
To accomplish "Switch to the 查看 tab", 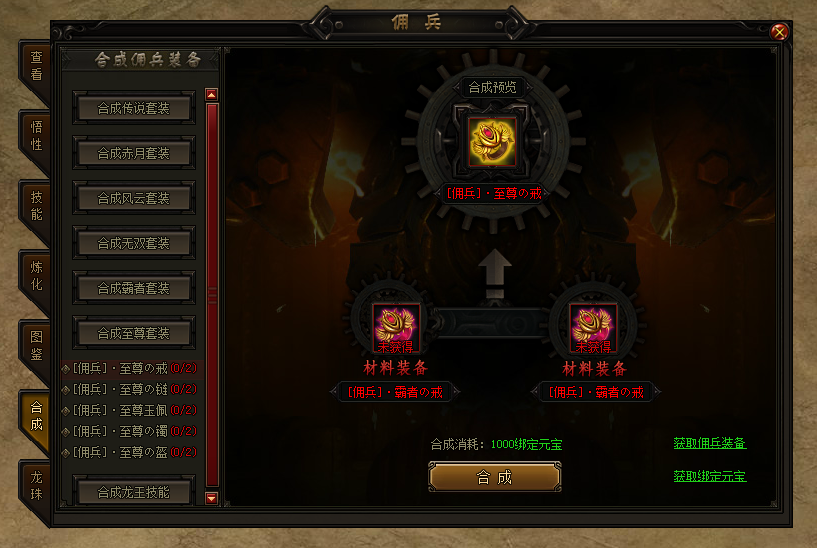I will click(35, 66).
